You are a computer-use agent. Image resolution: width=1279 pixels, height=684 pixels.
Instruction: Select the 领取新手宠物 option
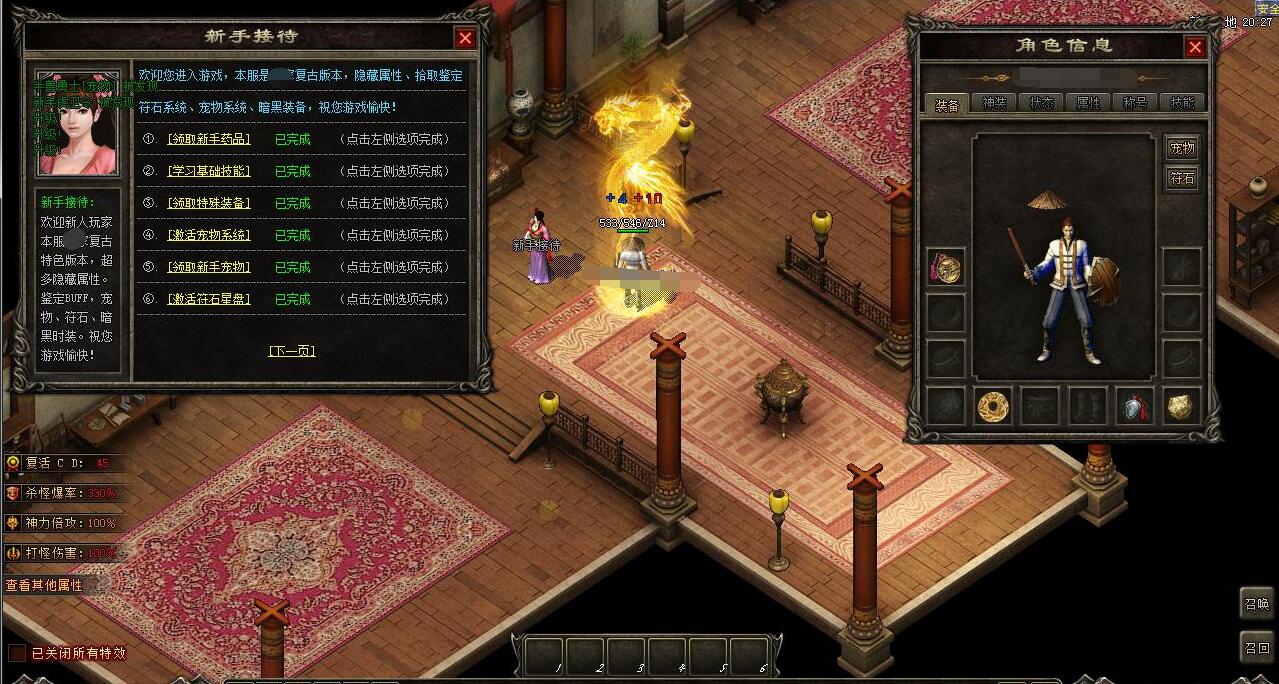coord(208,267)
